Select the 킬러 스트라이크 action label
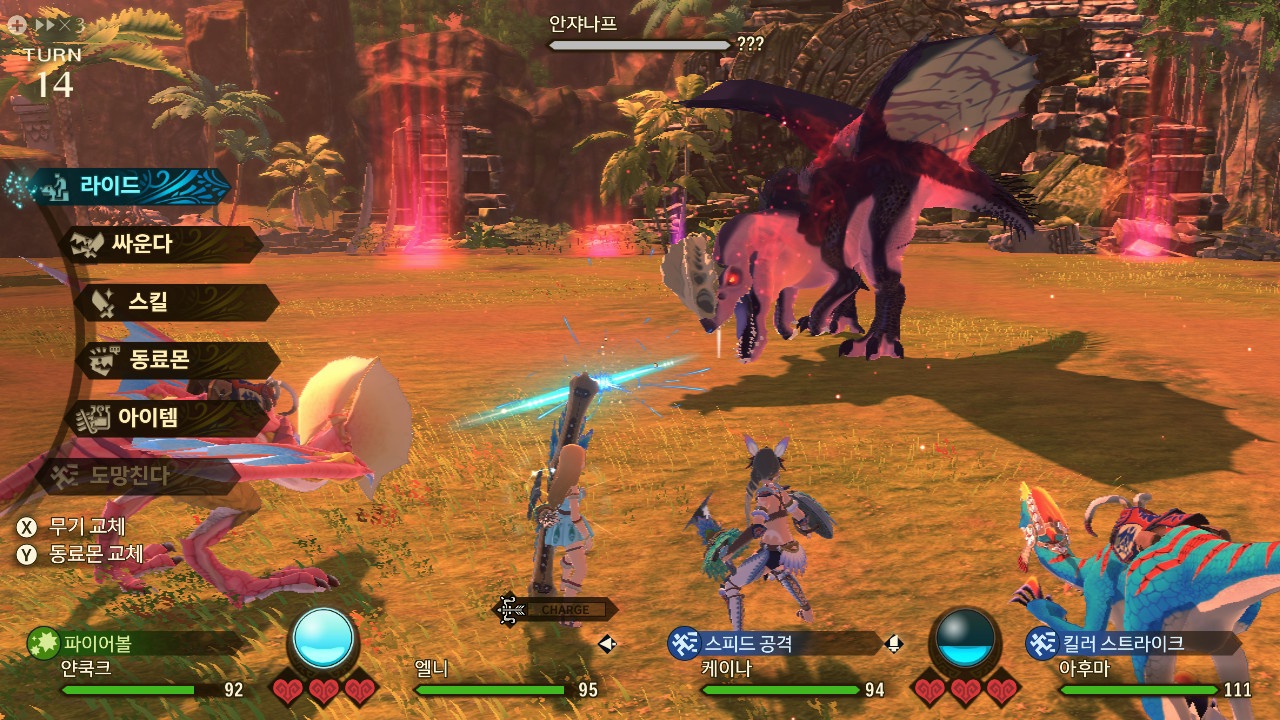The image size is (1280, 720). pyautogui.click(x=1120, y=643)
